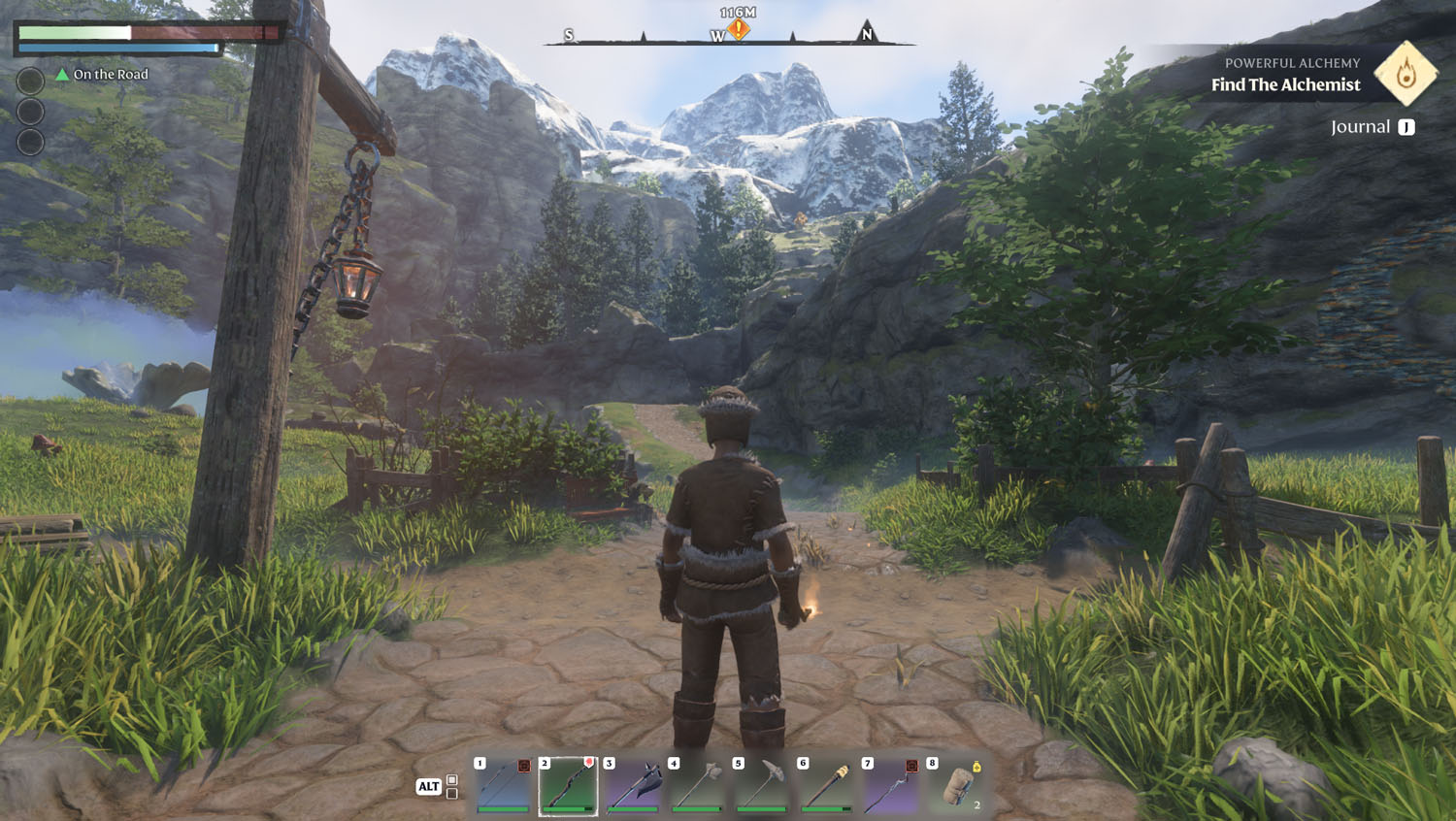Click the orange quest marker on compass
This screenshot has width=1456, height=821.
739,30
